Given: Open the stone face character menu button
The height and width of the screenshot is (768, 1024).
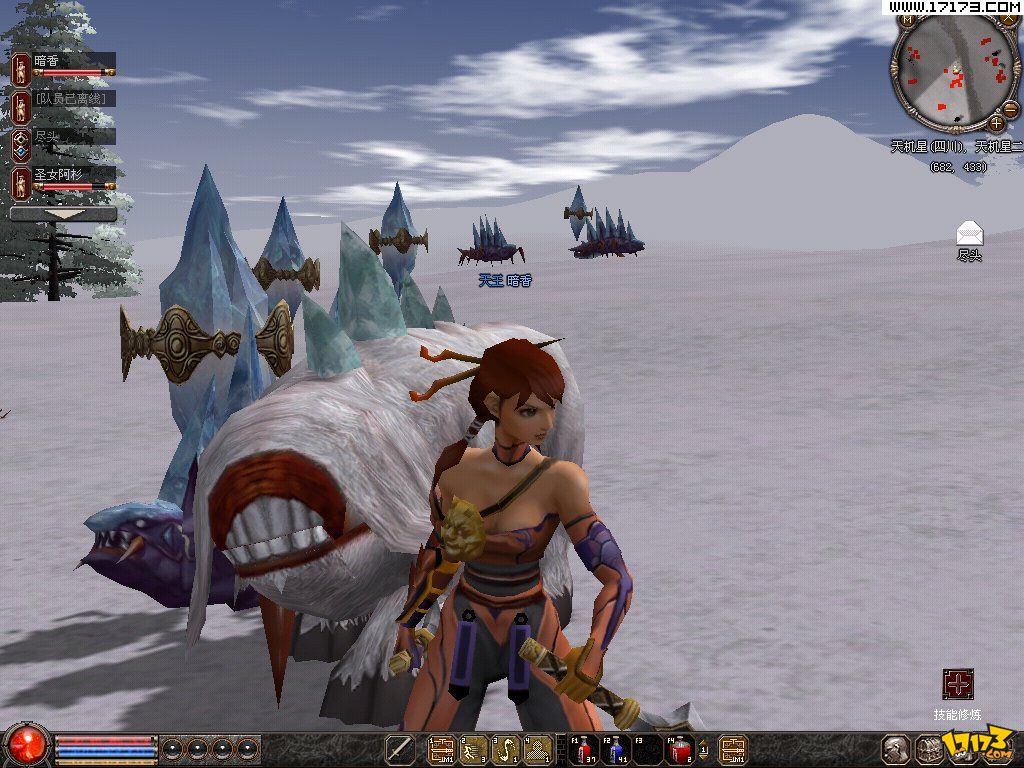Looking at the screenshot, I should 896,749.
